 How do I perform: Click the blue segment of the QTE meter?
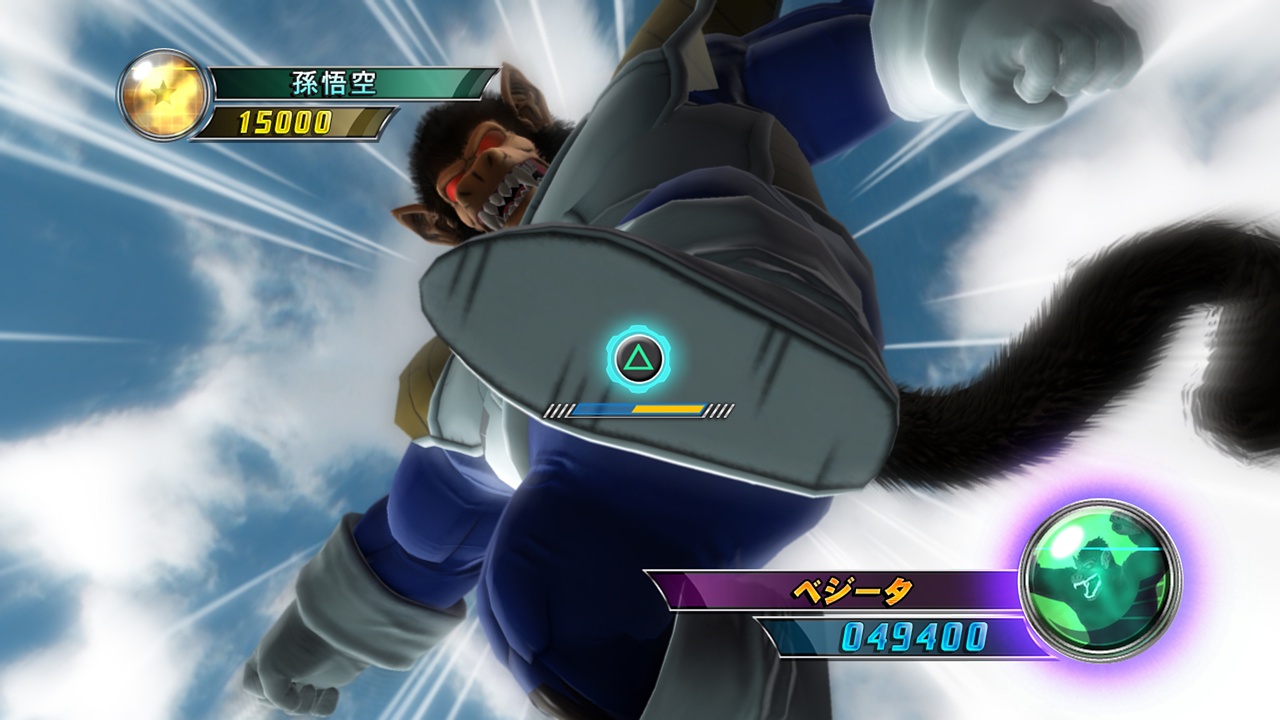(x=600, y=407)
